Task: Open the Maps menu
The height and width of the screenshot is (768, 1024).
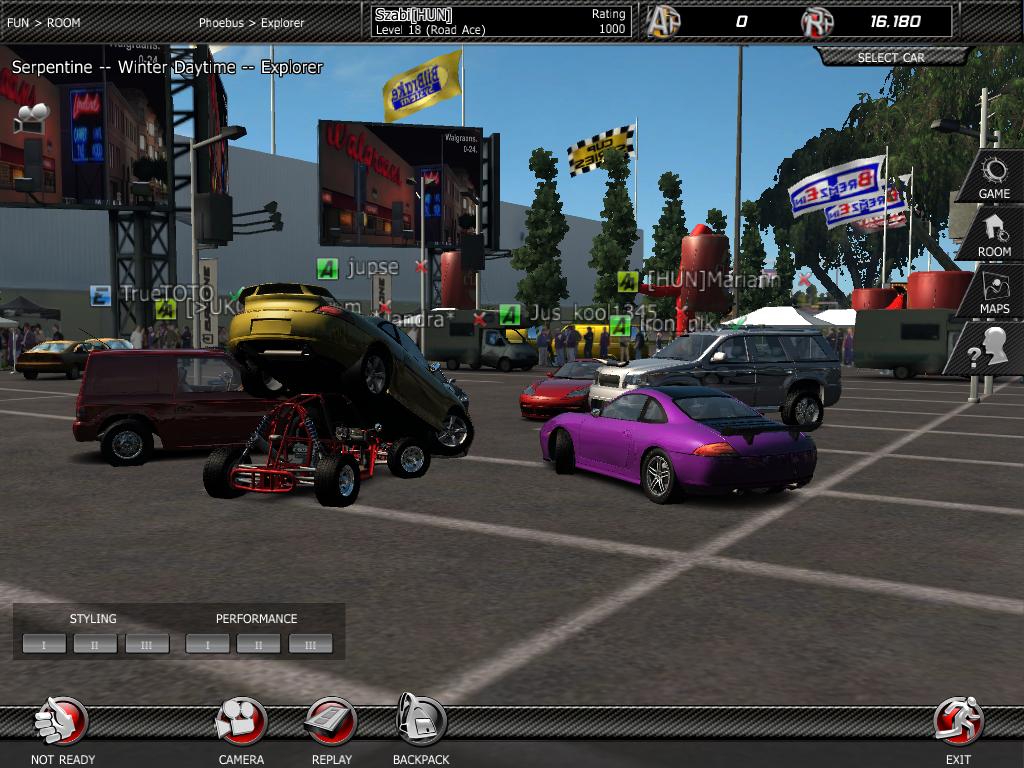Action: [x=994, y=293]
